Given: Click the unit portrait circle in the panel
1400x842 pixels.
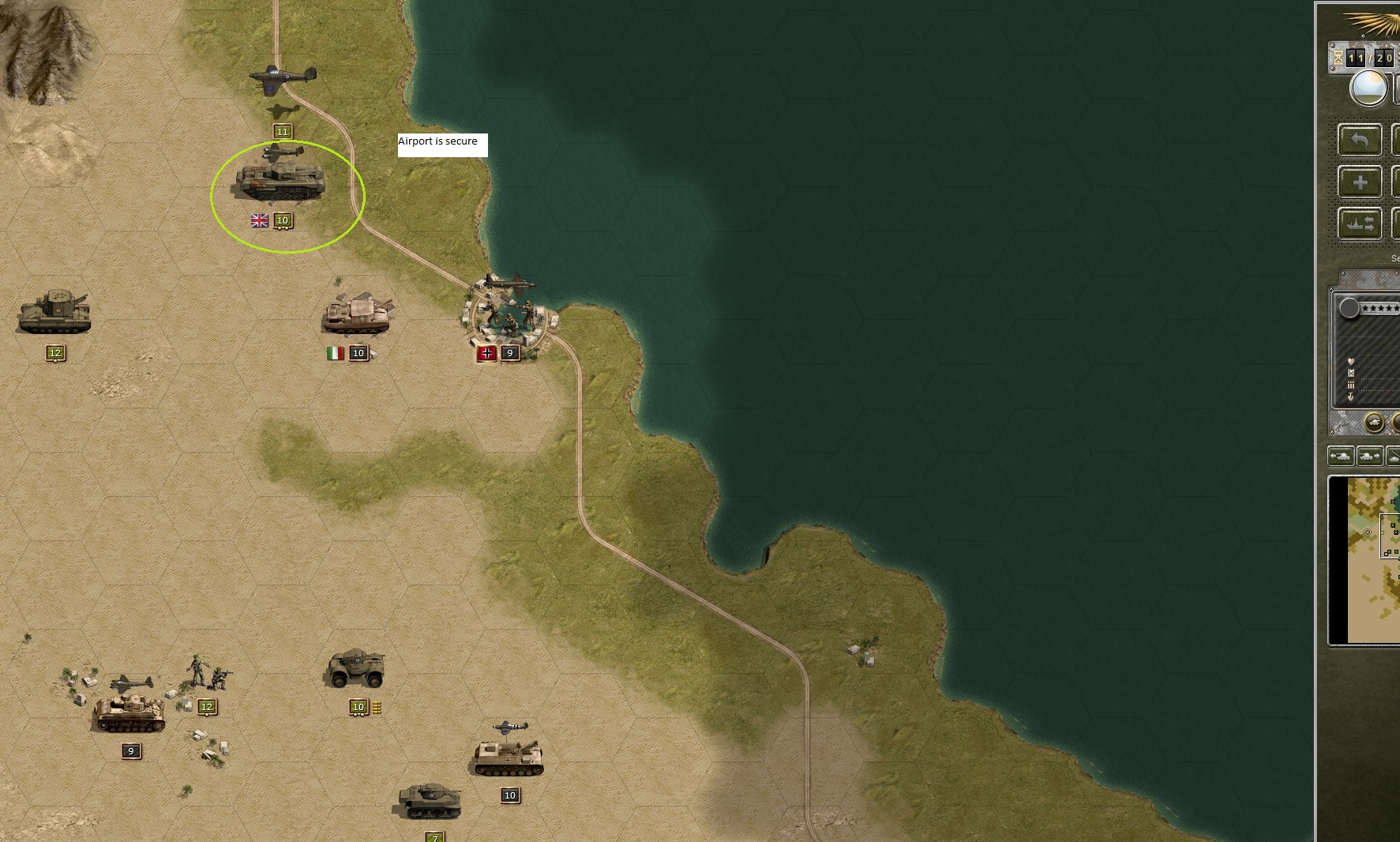Looking at the screenshot, I should tap(1349, 308).
